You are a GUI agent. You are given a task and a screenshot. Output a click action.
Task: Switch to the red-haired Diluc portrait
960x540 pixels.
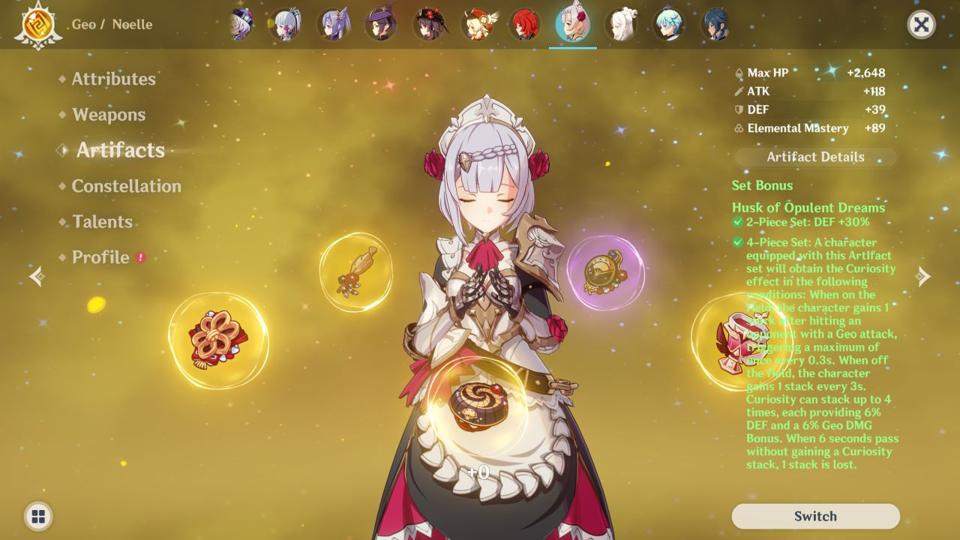pos(525,24)
